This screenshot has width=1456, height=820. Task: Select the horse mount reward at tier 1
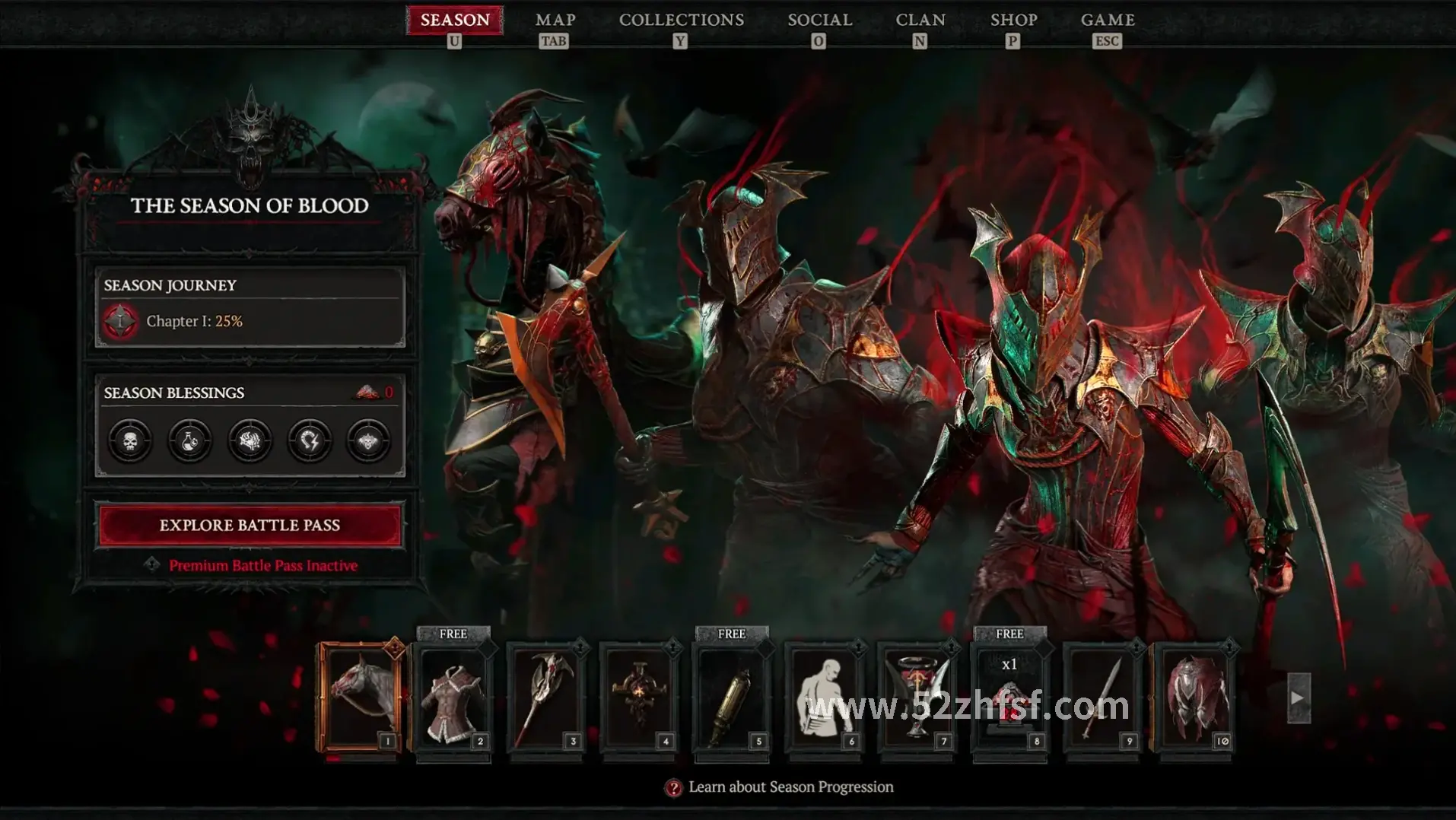pyautogui.click(x=361, y=698)
